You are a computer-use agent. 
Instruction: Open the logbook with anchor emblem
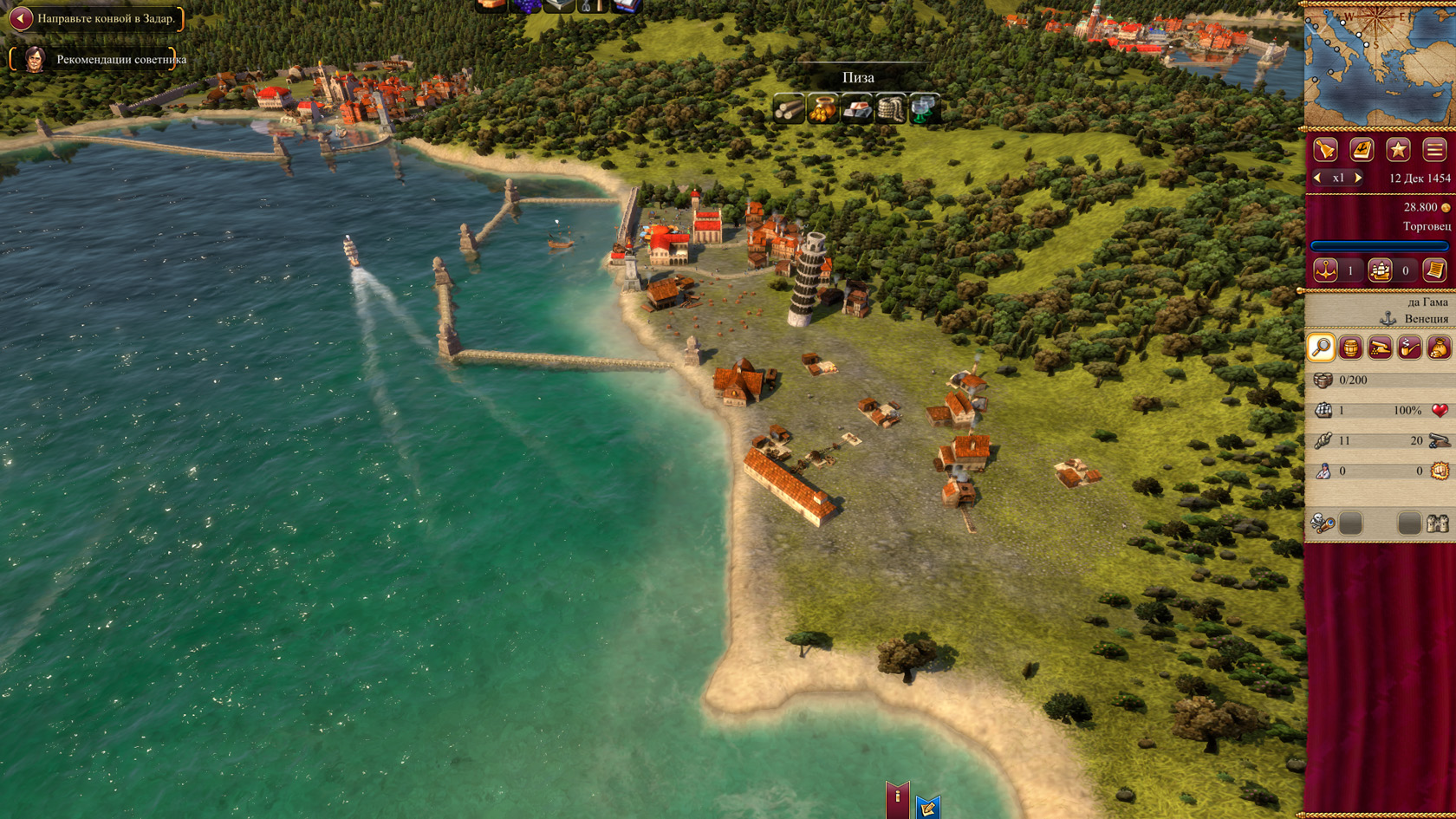pyautogui.click(x=1362, y=150)
